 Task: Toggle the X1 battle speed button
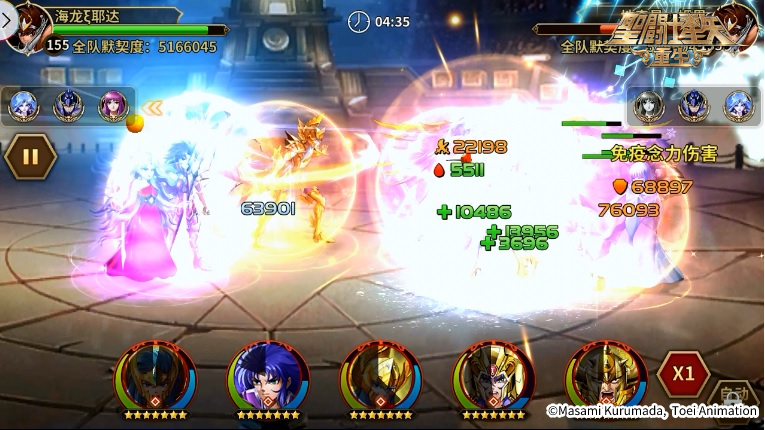(683, 374)
